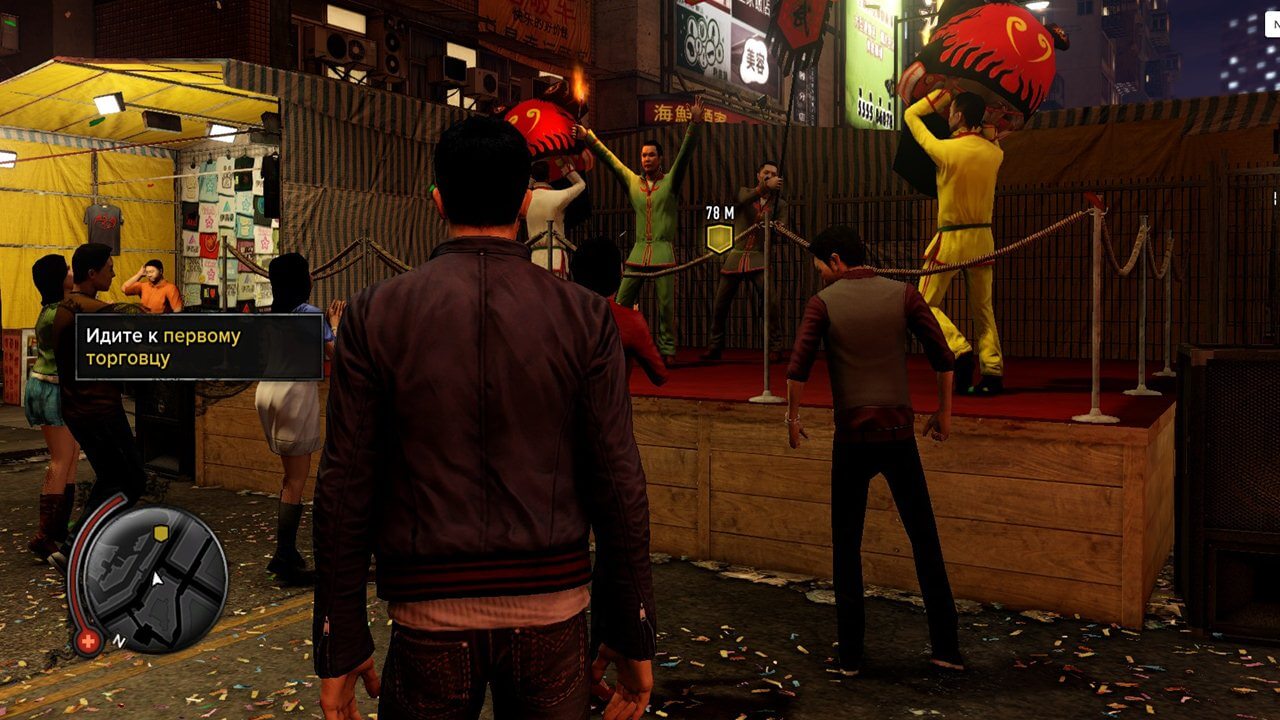Select the yellow objective waypoint marker showing 78 M
Image resolution: width=1280 pixels, height=720 pixels.
tap(719, 238)
